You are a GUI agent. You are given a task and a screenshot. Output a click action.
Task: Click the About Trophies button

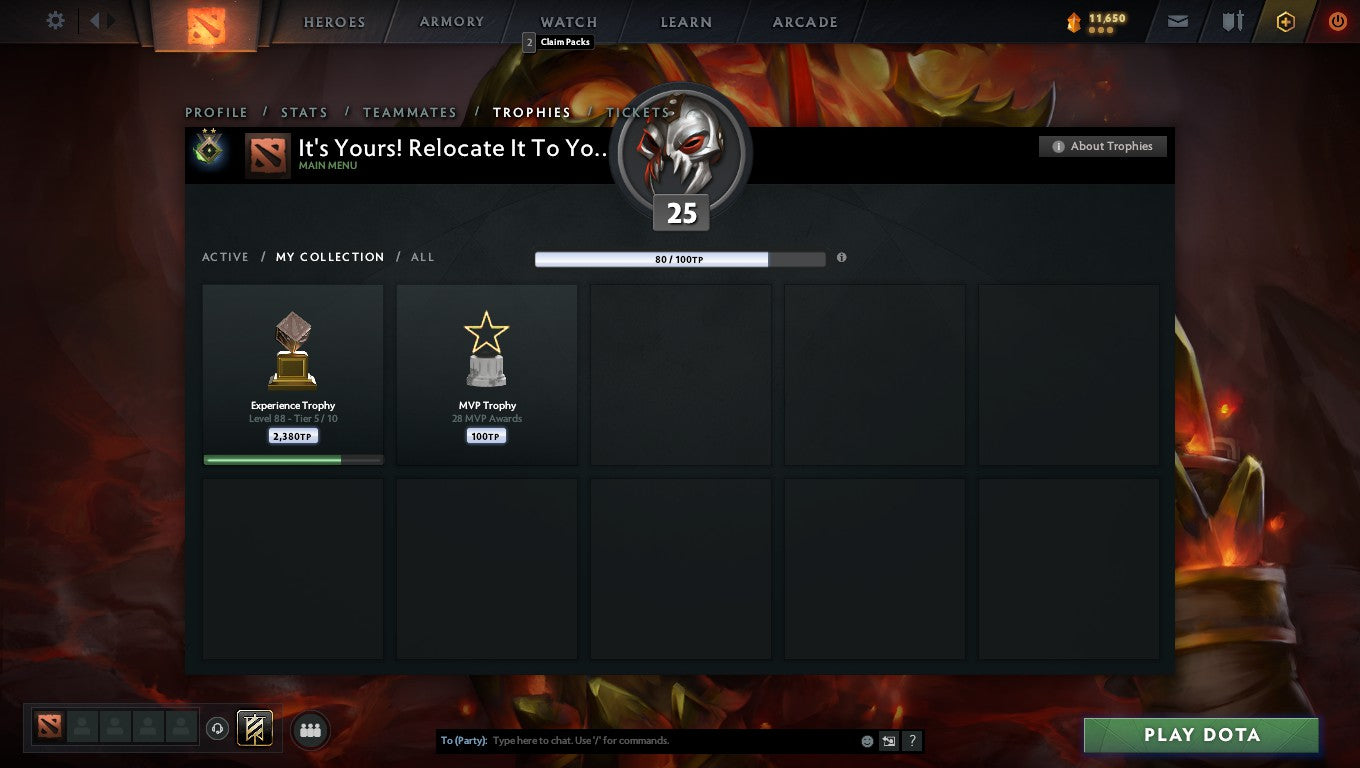tap(1102, 146)
